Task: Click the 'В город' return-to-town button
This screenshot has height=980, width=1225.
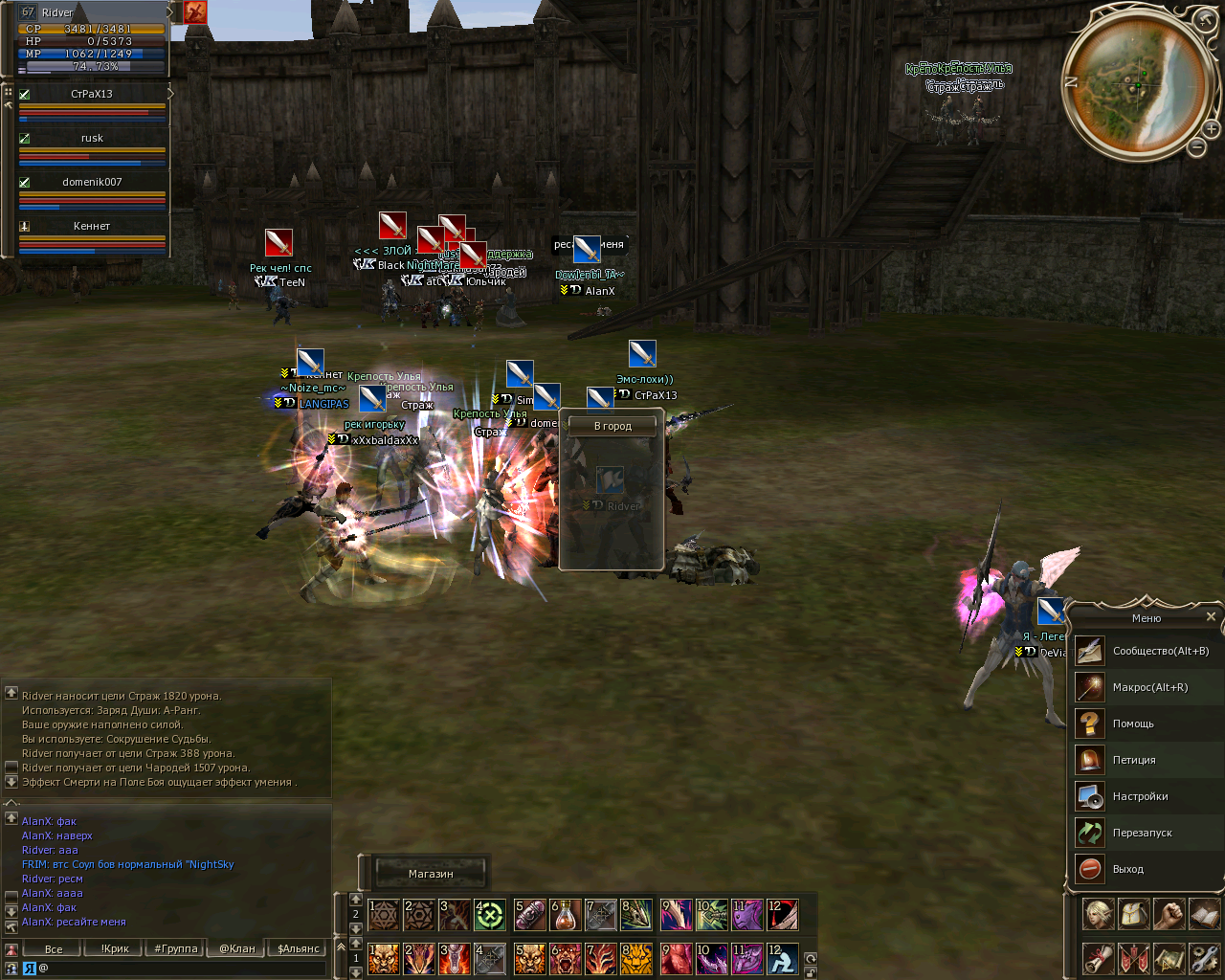Action: pos(612,426)
